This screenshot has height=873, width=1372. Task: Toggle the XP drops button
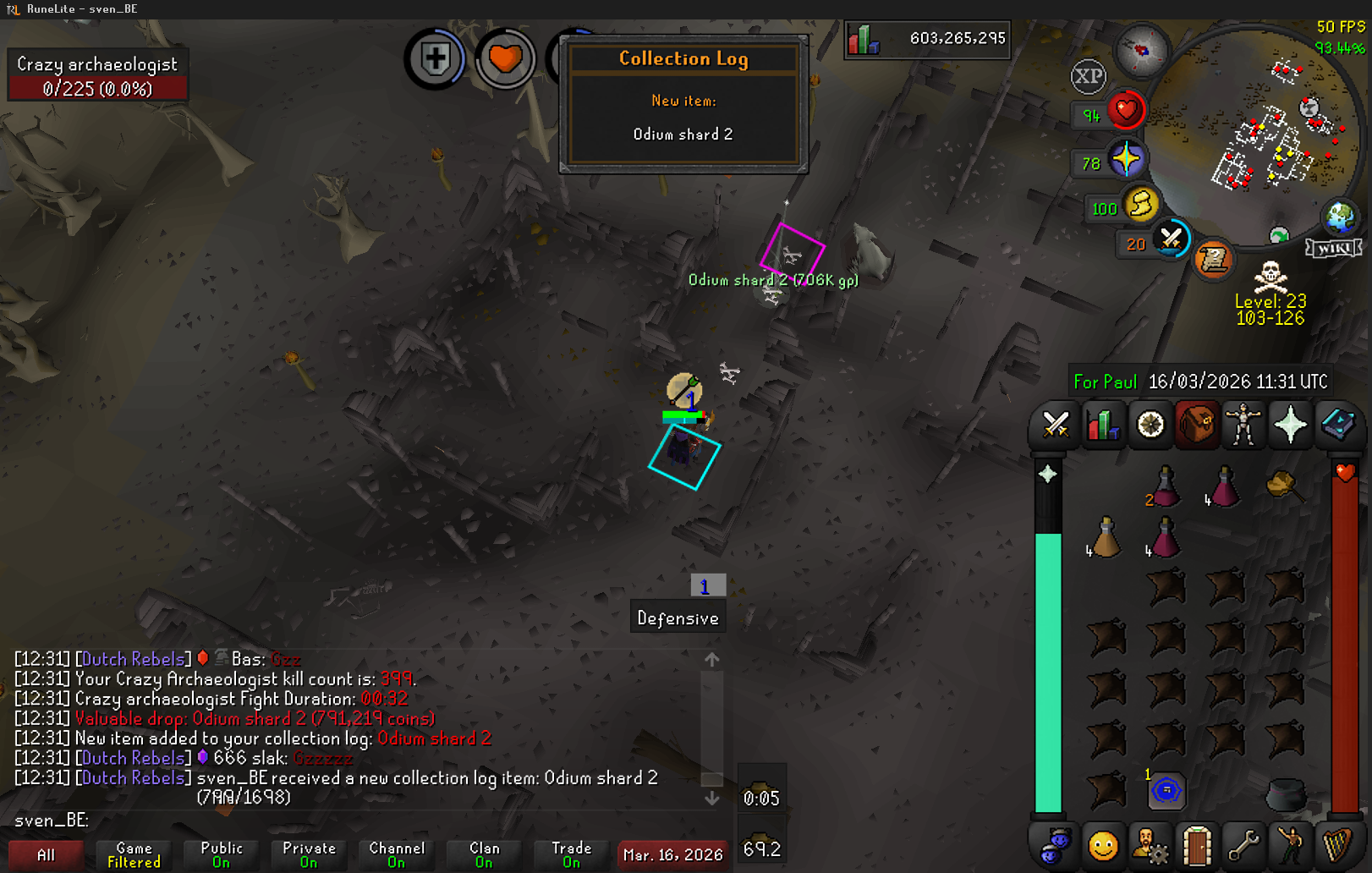[x=1088, y=77]
